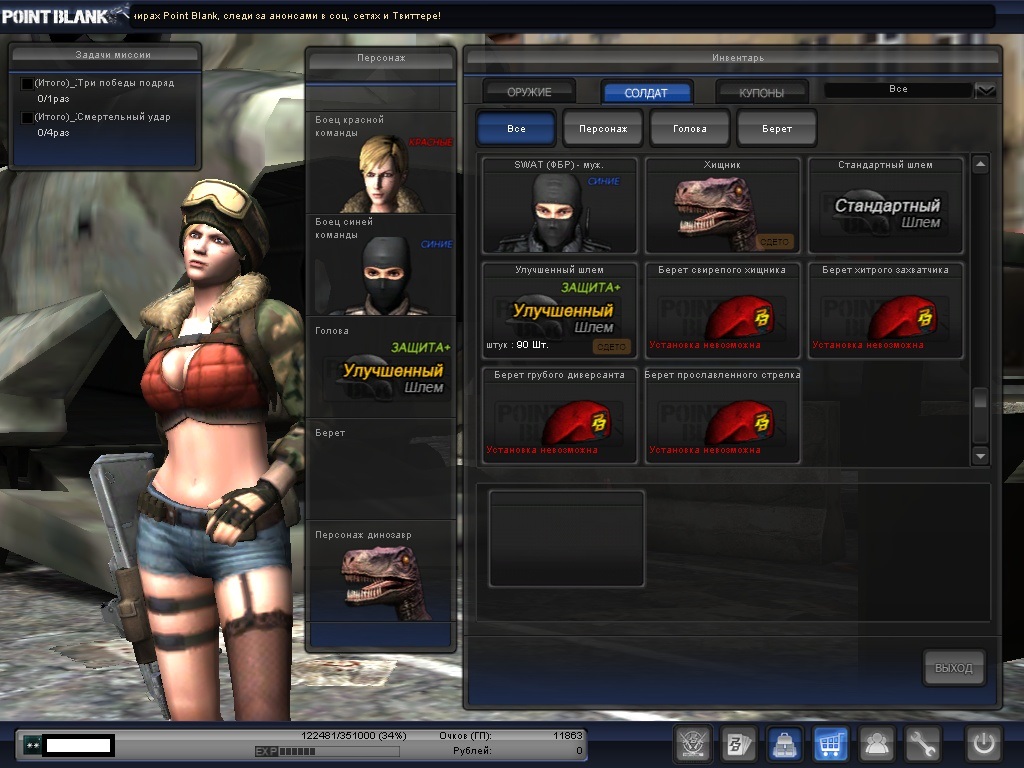Viewport: 1024px width, 768px height.
Task: Select the red team fighter slot
Action: (381, 163)
